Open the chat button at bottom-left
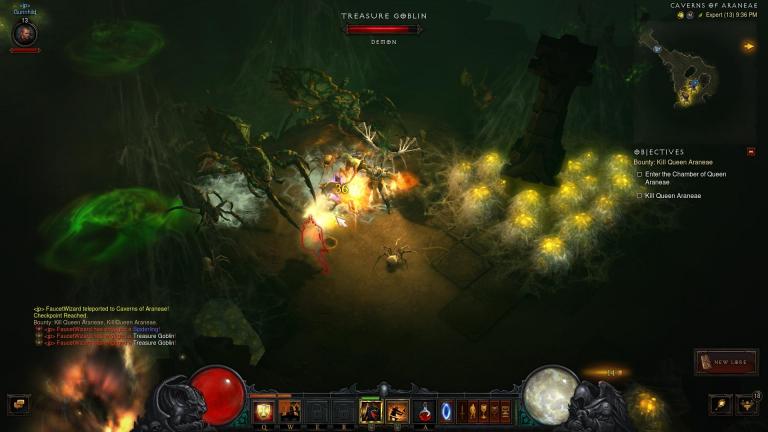The image size is (768, 432). [x=18, y=404]
